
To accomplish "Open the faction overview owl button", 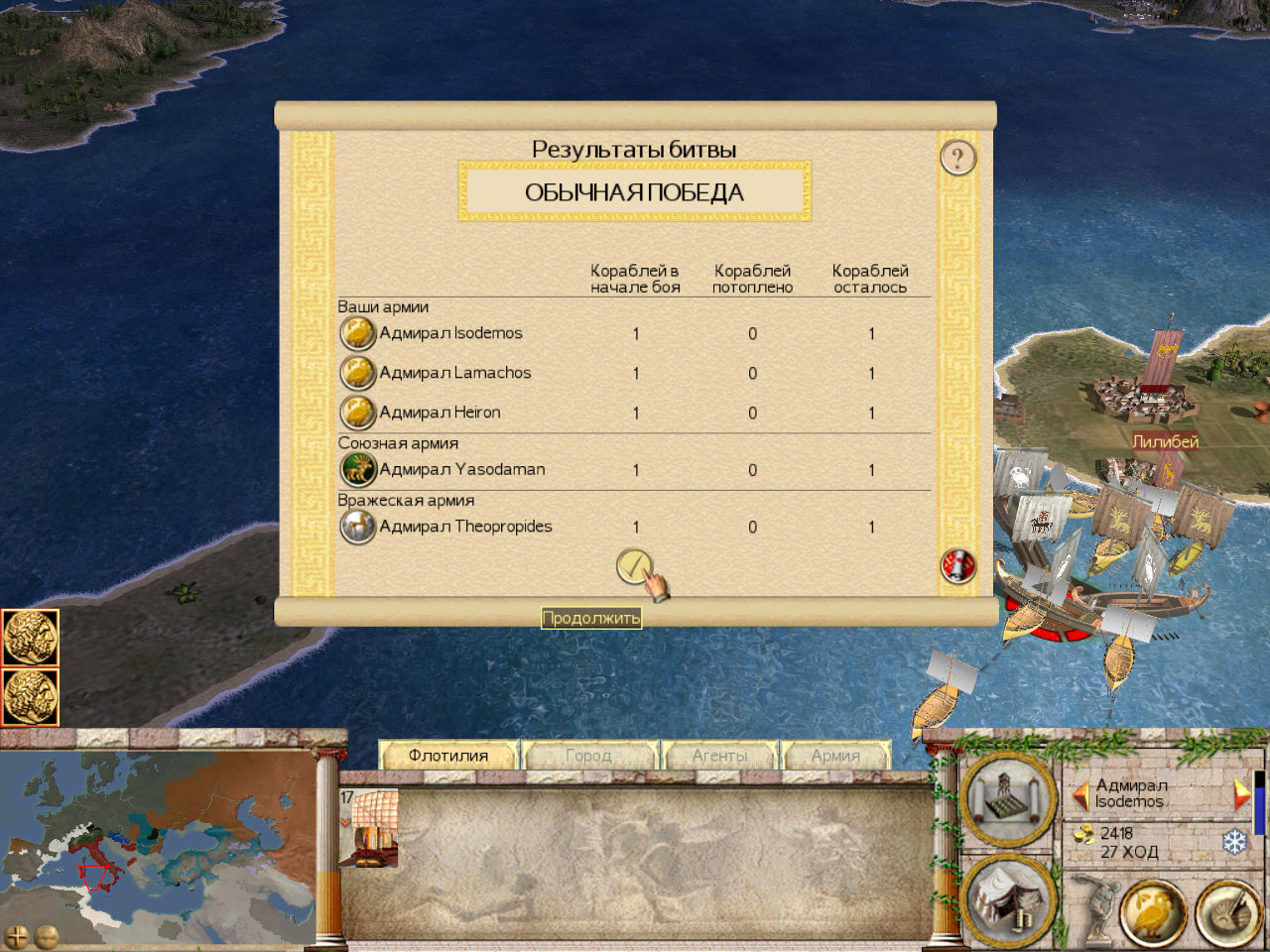I will 1153,910.
